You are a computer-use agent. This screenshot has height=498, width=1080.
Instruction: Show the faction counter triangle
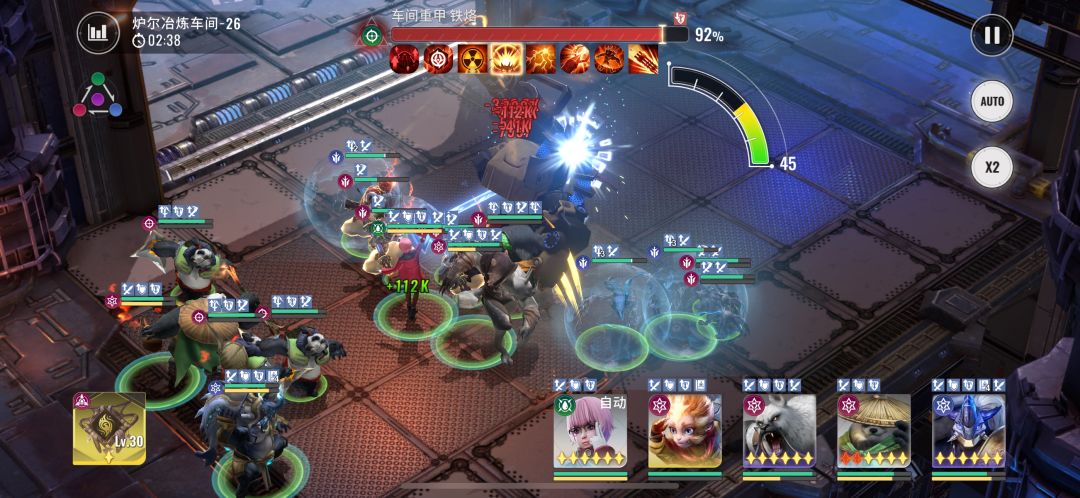[x=99, y=95]
